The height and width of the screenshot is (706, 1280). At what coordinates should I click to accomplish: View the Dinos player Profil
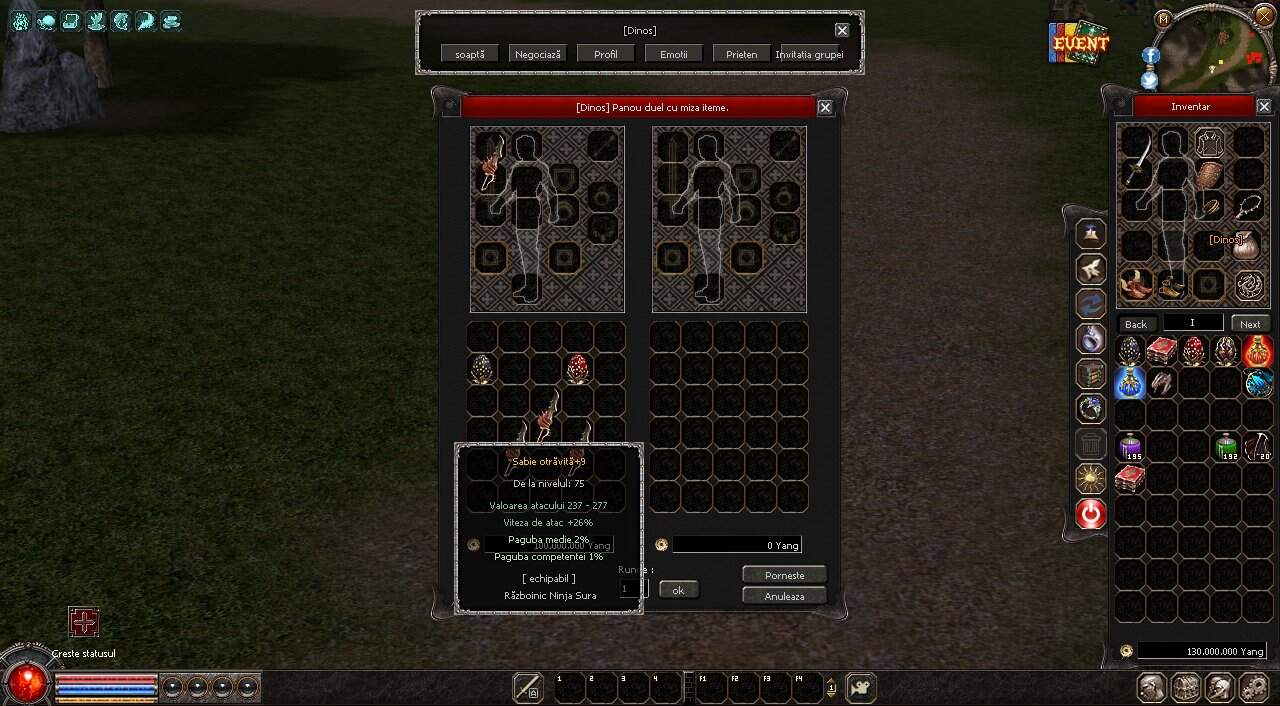[x=606, y=54]
